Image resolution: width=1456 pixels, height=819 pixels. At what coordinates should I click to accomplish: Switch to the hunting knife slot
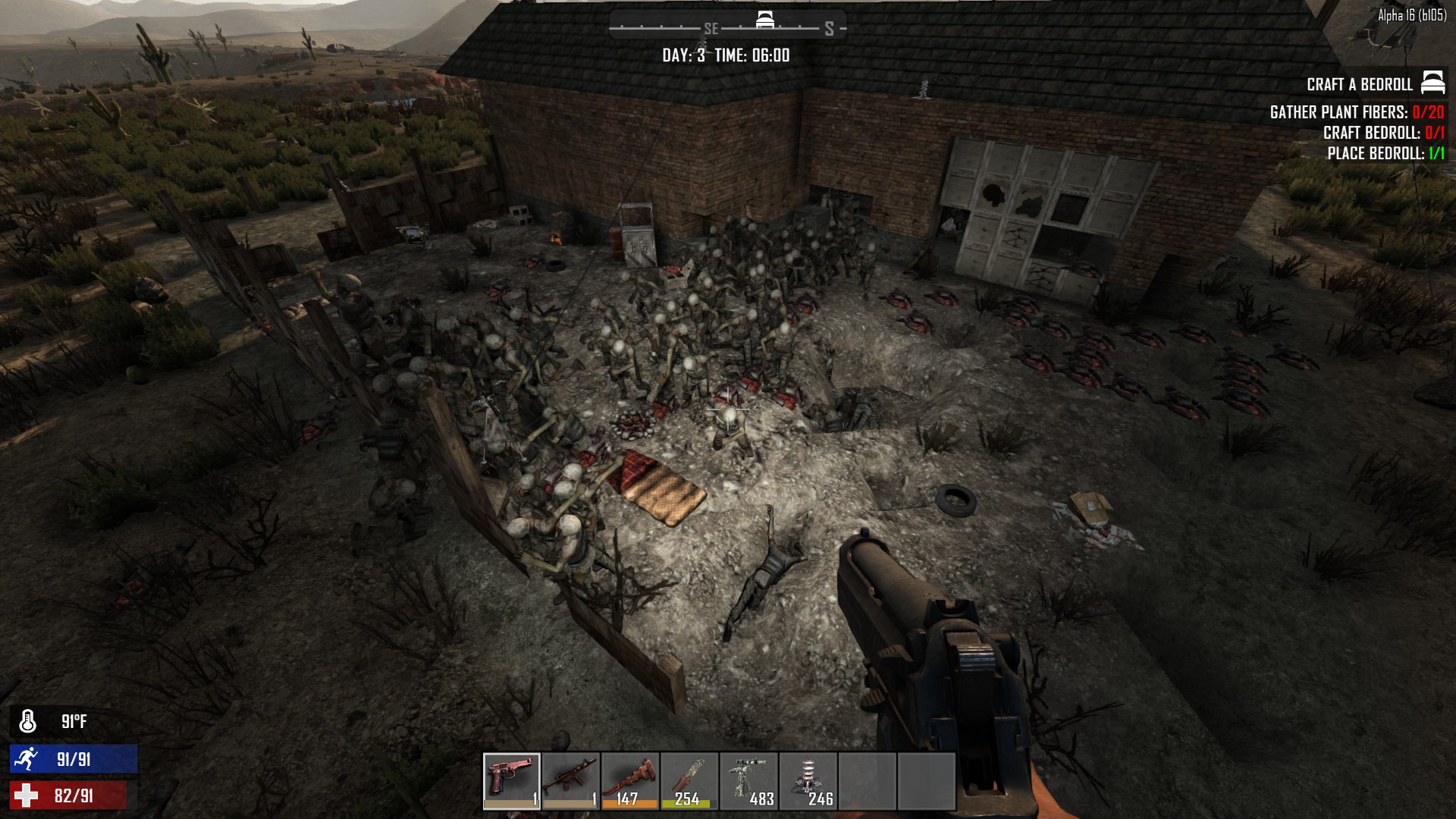pos(689,781)
